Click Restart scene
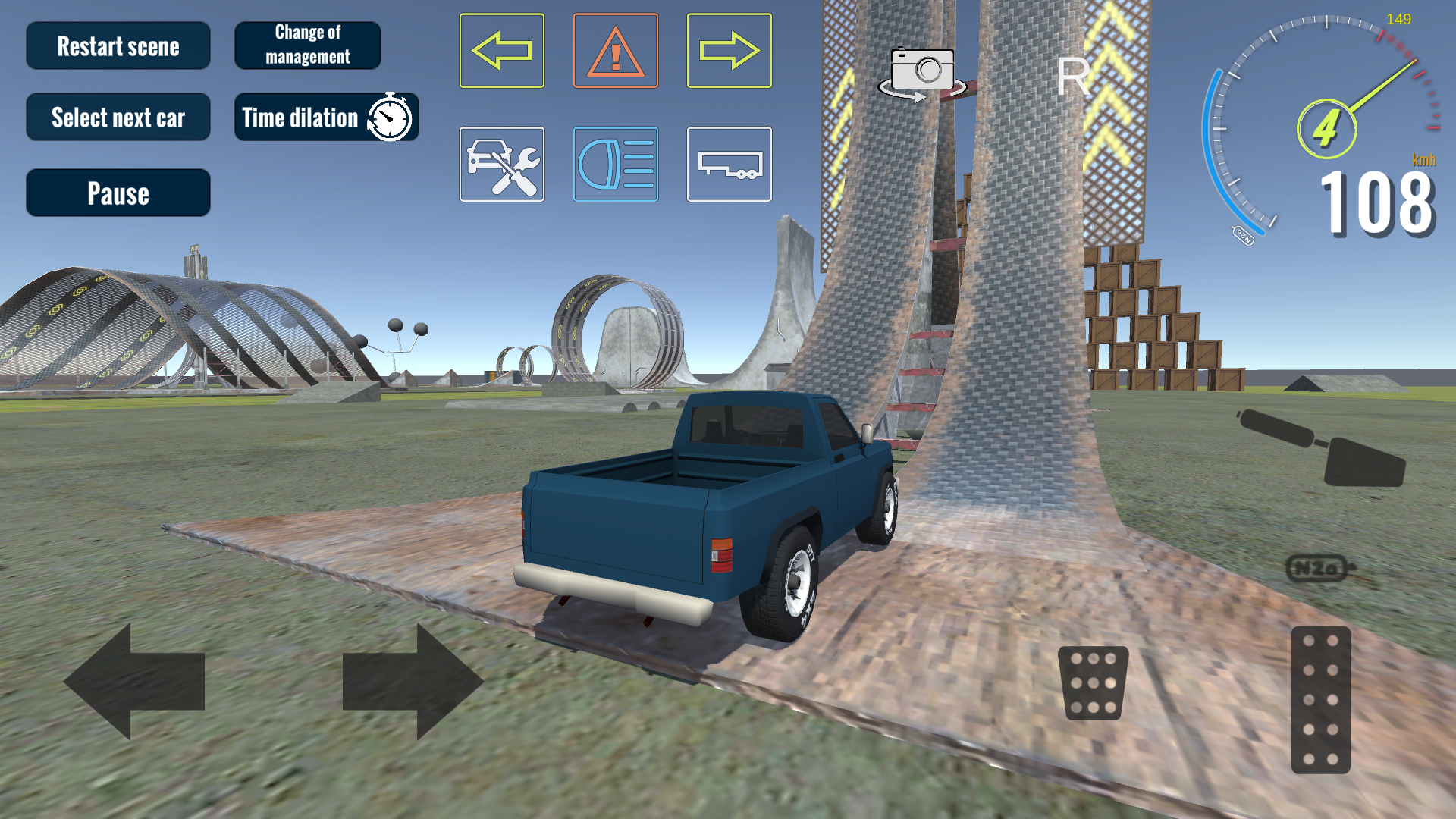 point(118,45)
